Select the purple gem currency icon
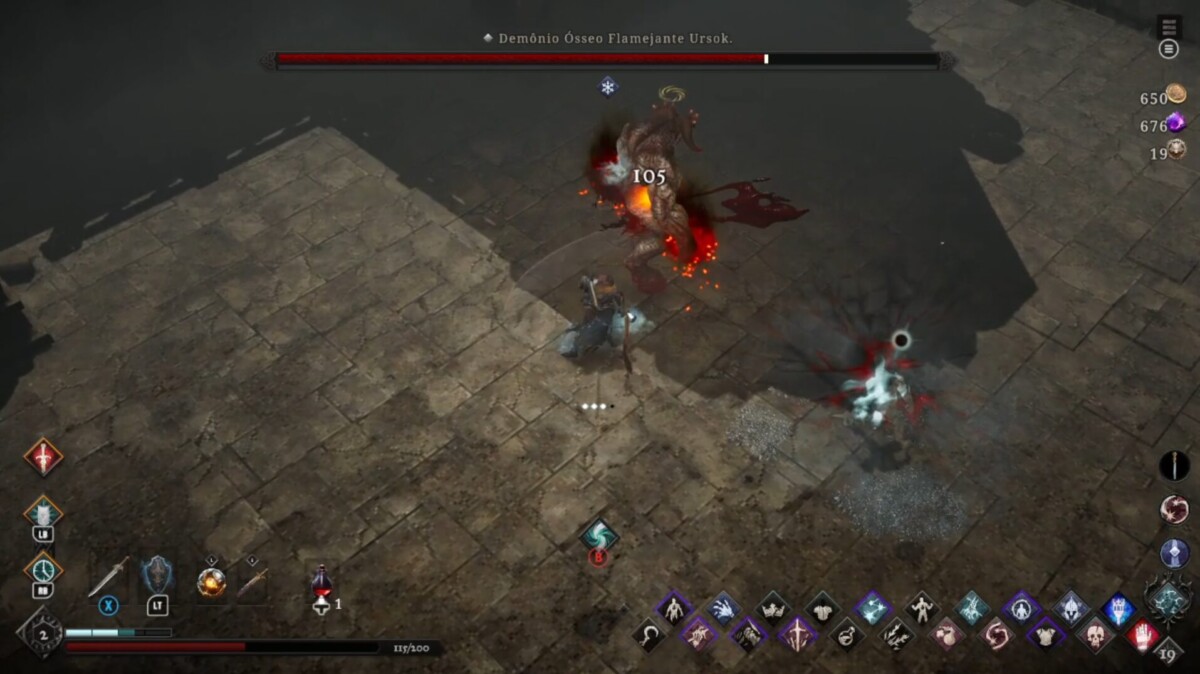The width and height of the screenshot is (1200, 674). point(1176,122)
